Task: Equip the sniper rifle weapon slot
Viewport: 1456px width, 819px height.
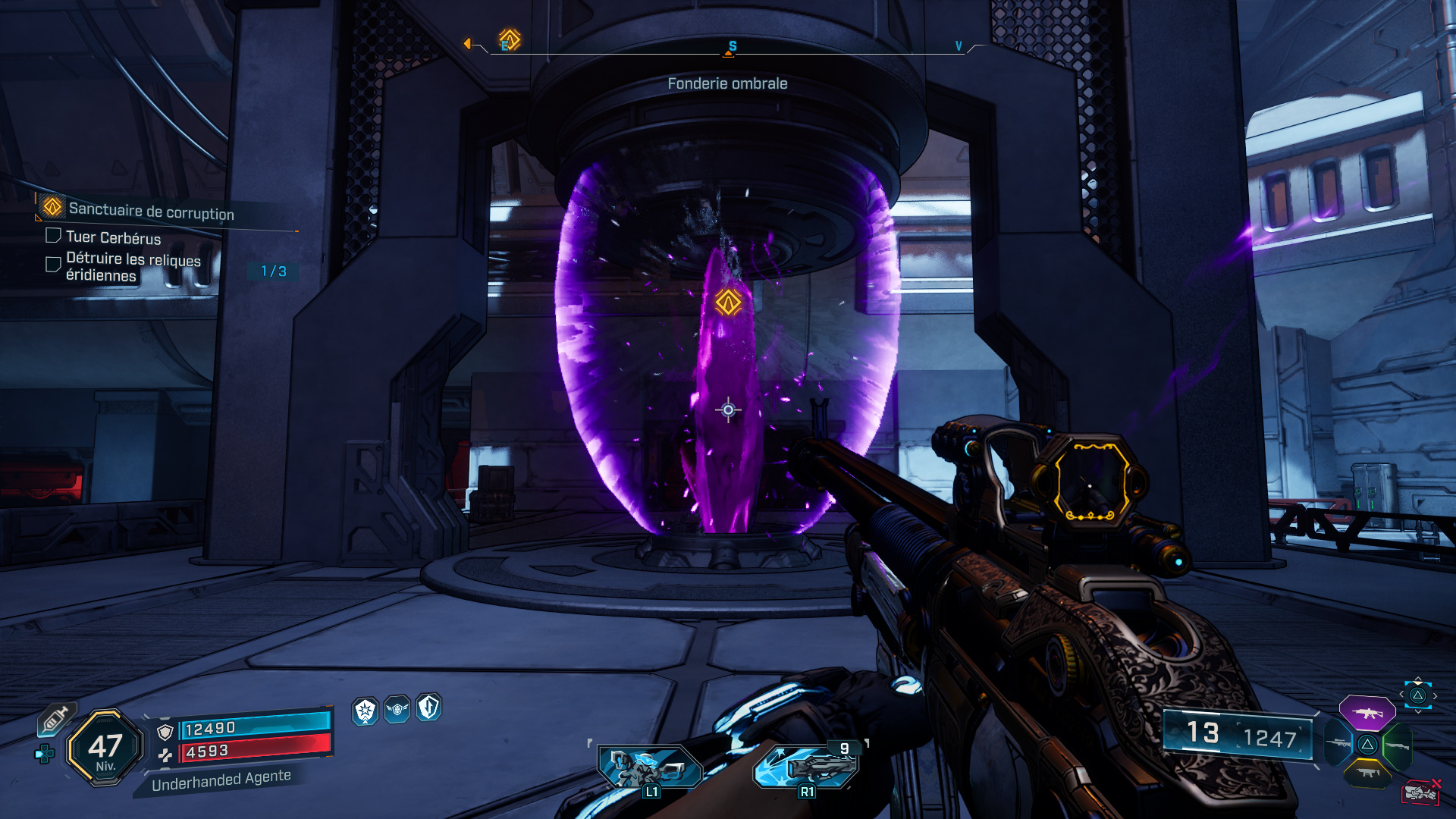Action: 1339,743
